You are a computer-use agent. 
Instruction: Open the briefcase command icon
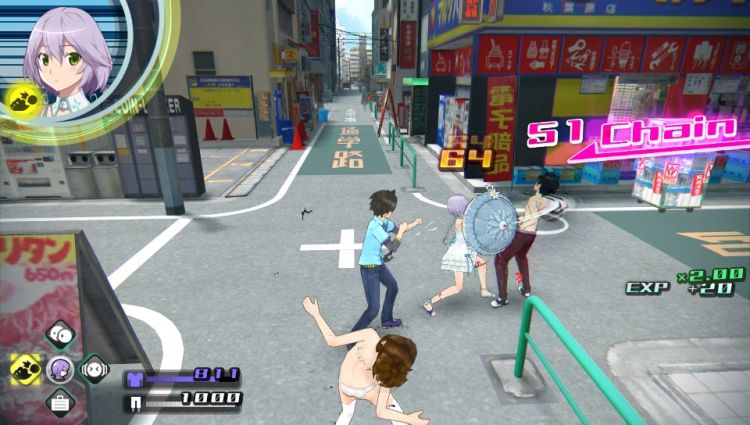click(60, 402)
